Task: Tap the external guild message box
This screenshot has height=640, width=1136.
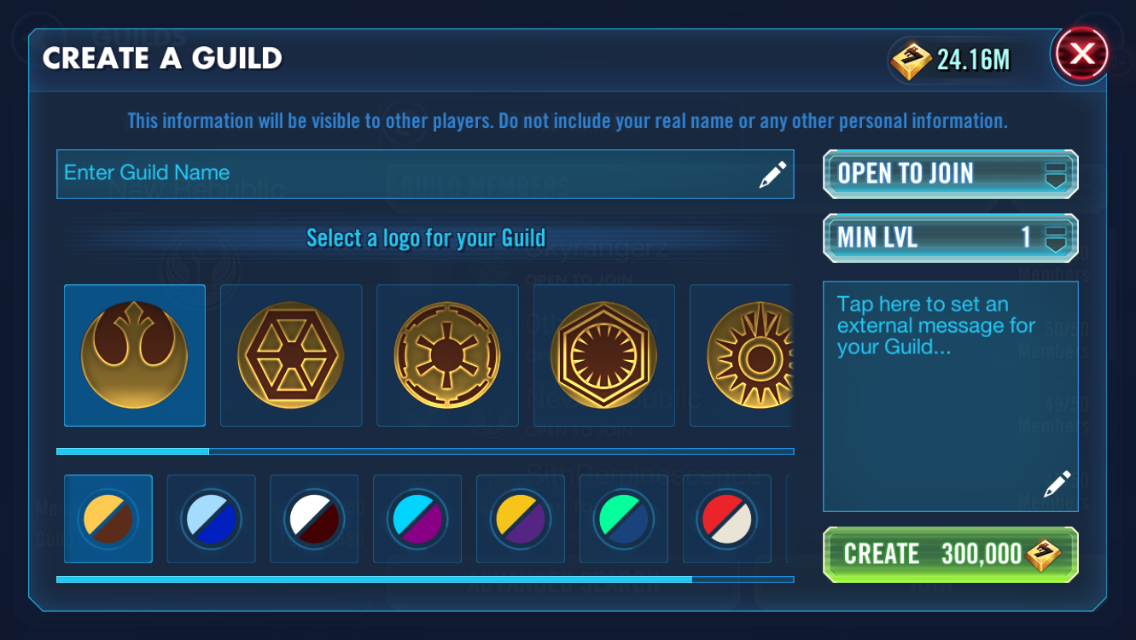Action: 950,396
